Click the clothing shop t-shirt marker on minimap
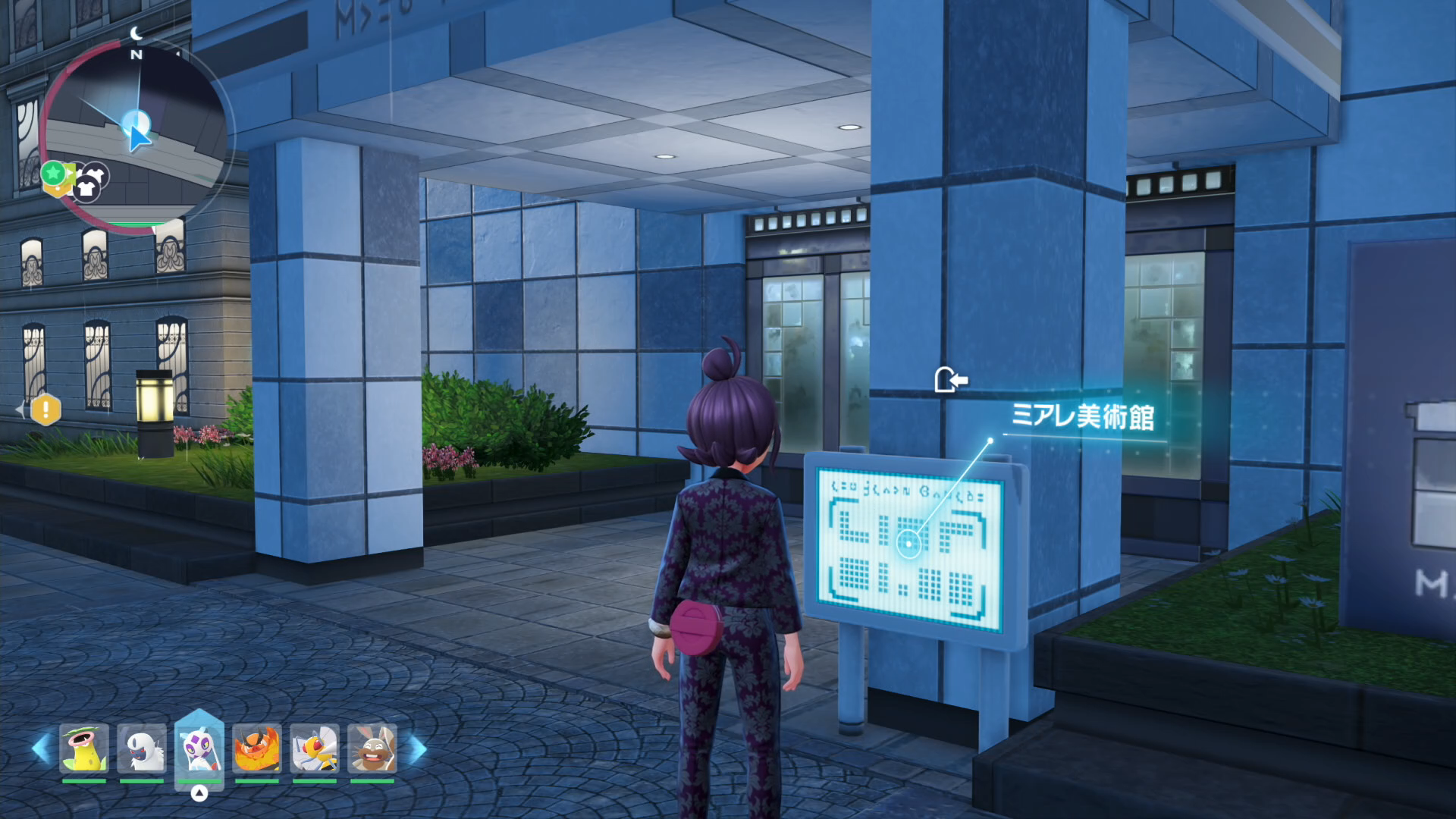1456x819 pixels. pos(87,190)
